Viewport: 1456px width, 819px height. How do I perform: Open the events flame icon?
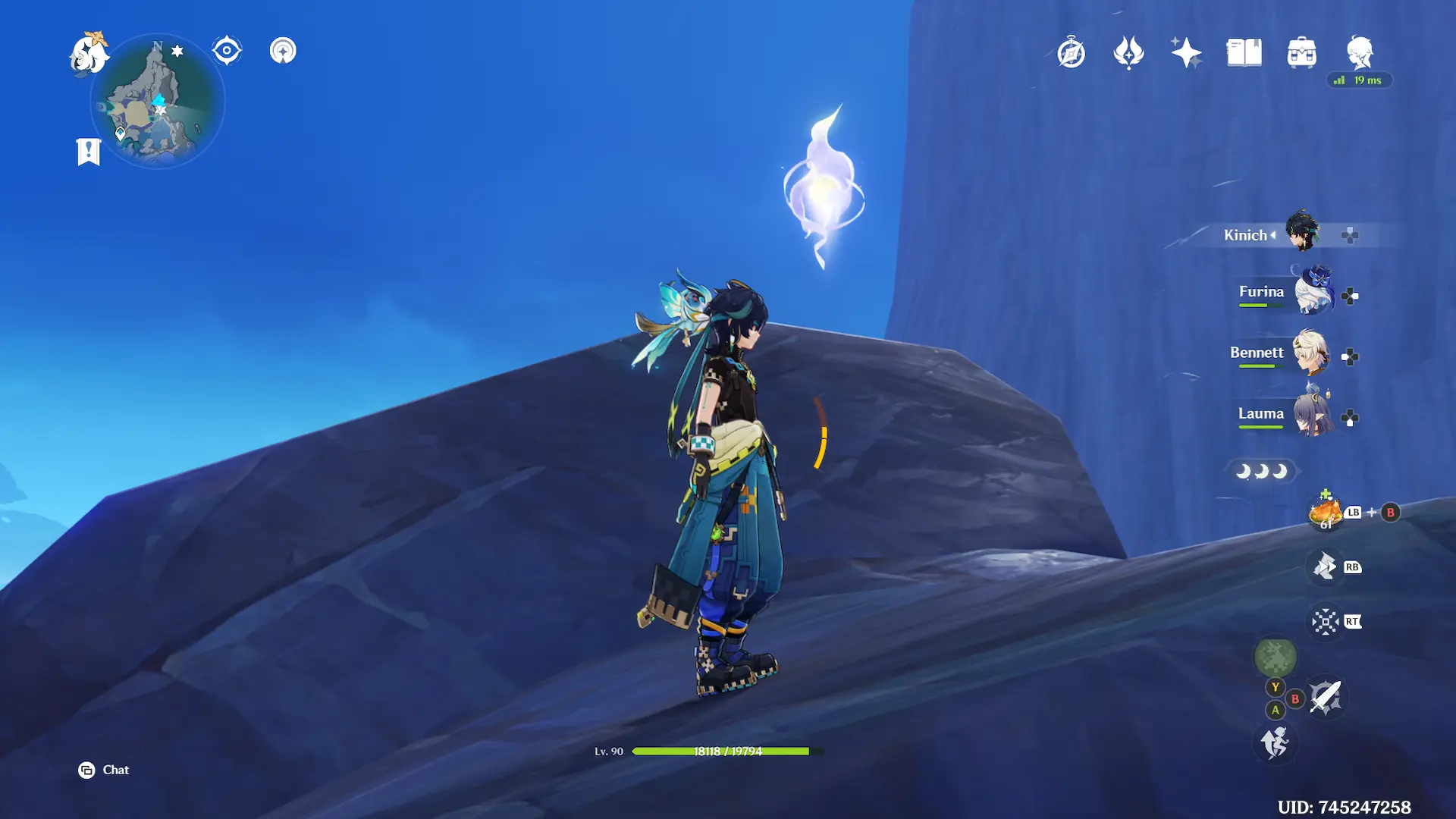1128,53
